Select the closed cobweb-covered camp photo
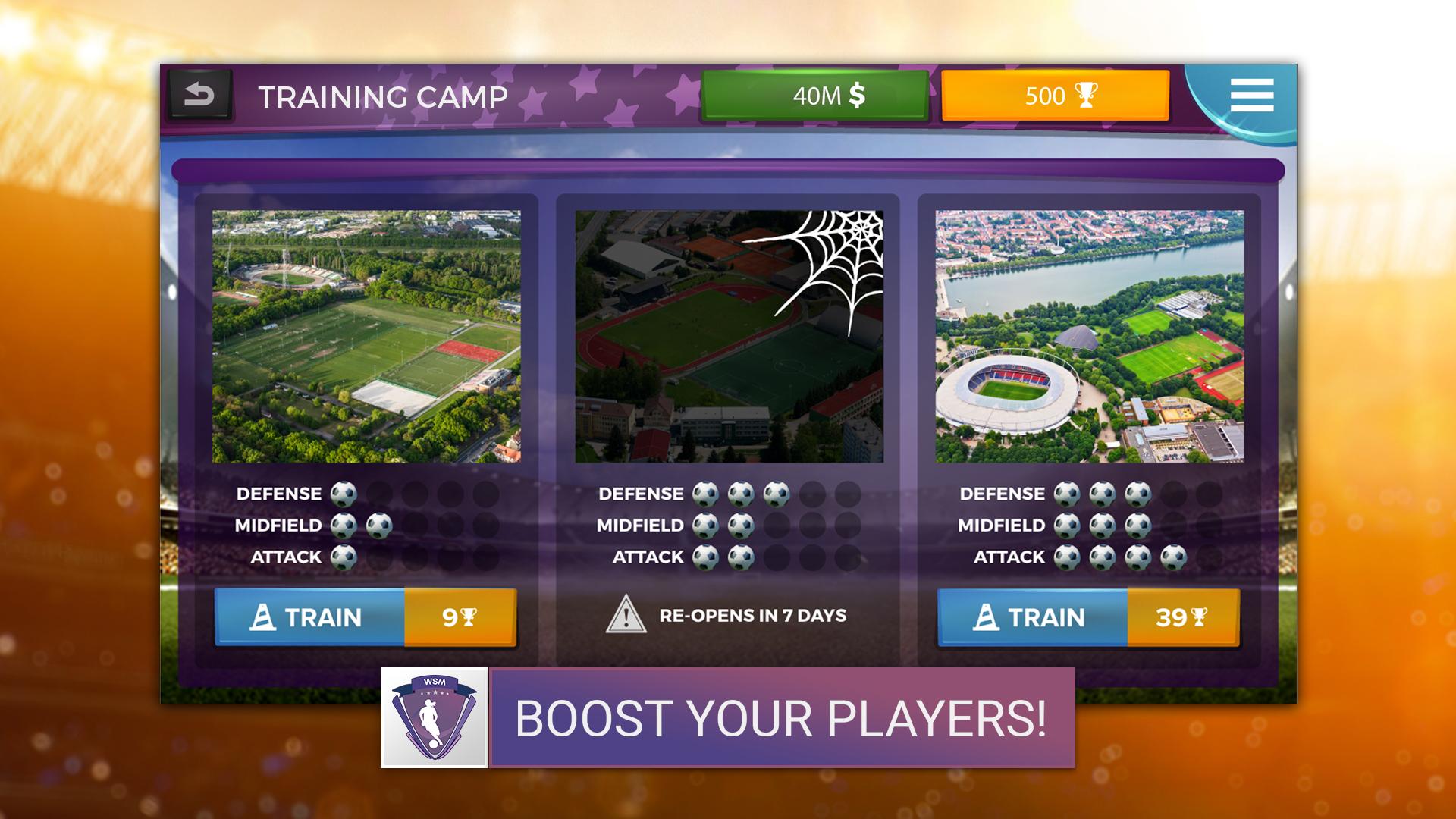 [729, 336]
